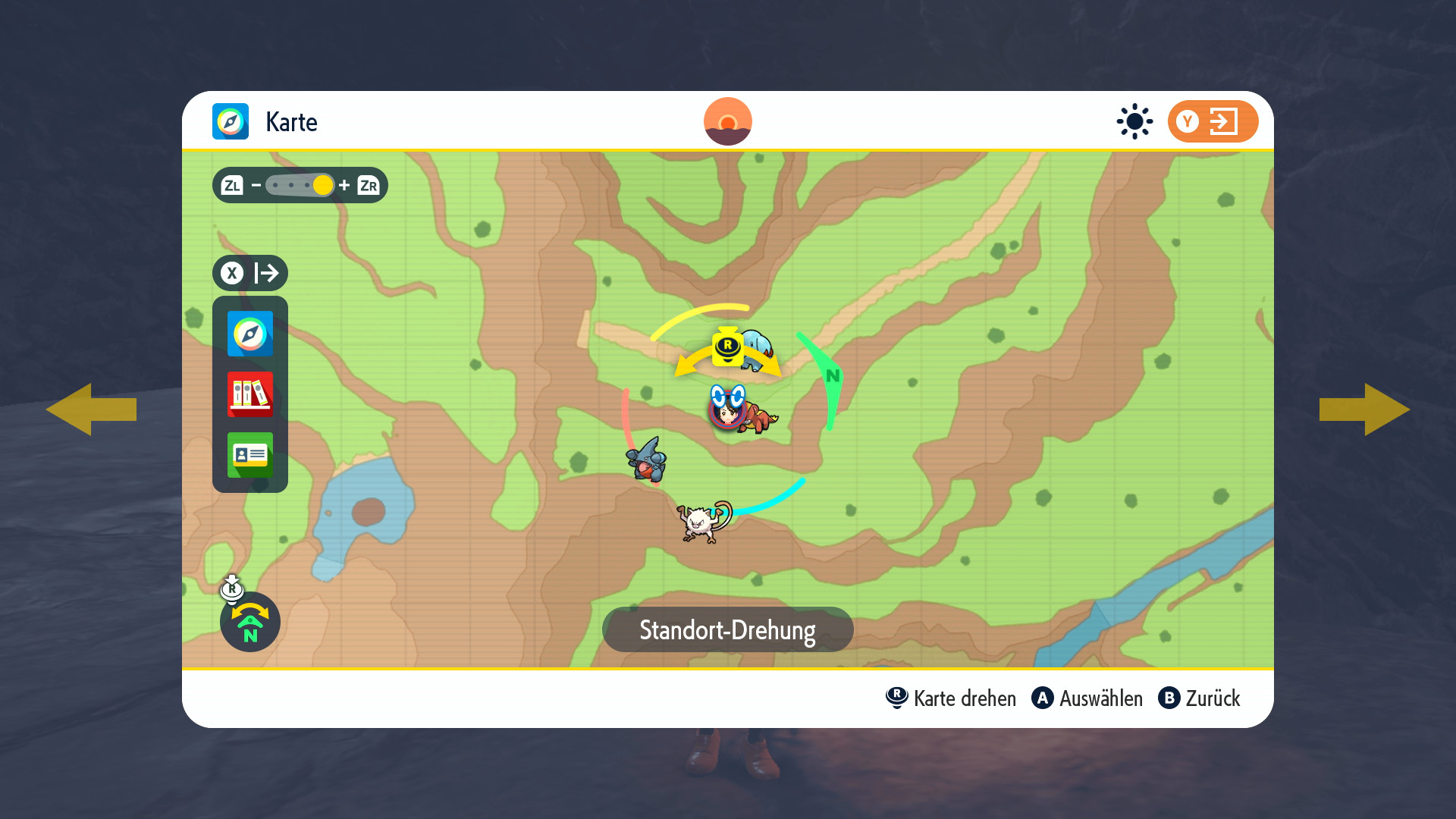Zoom out the map with the minus
Screen dimensions: 1456x819
[x=256, y=185]
